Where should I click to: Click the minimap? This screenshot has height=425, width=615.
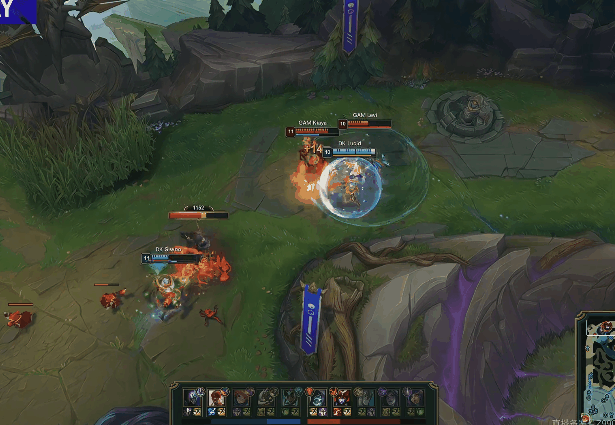[597, 371]
